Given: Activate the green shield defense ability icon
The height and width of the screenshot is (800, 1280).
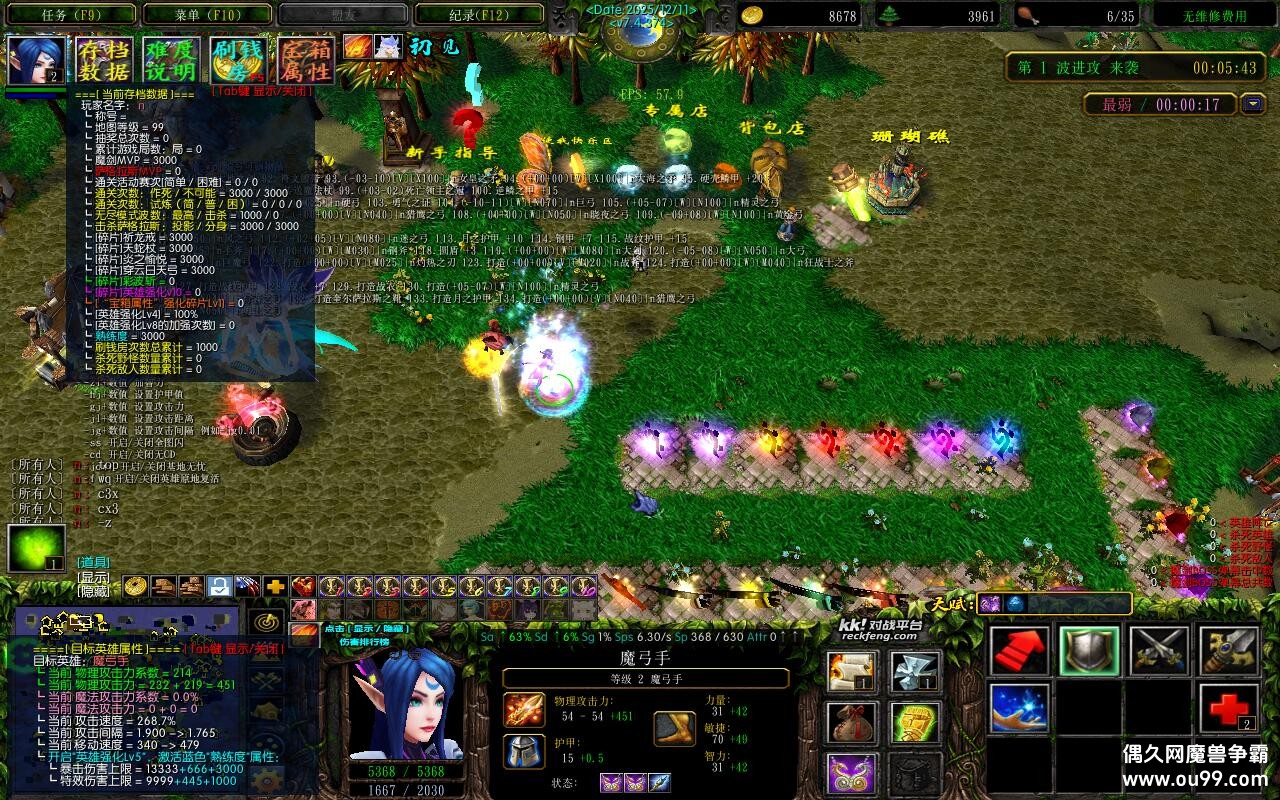Looking at the screenshot, I should pyautogui.click(x=1090, y=652).
